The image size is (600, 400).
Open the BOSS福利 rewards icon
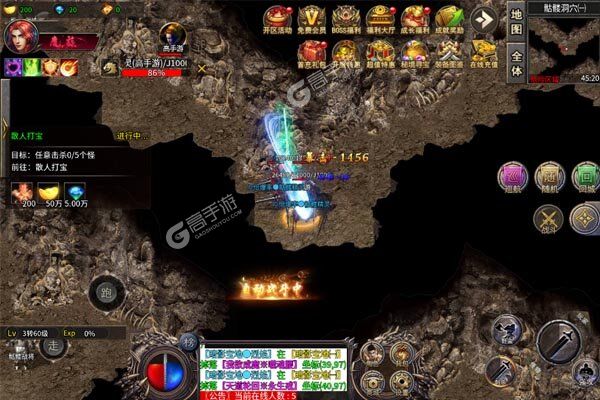[347, 20]
